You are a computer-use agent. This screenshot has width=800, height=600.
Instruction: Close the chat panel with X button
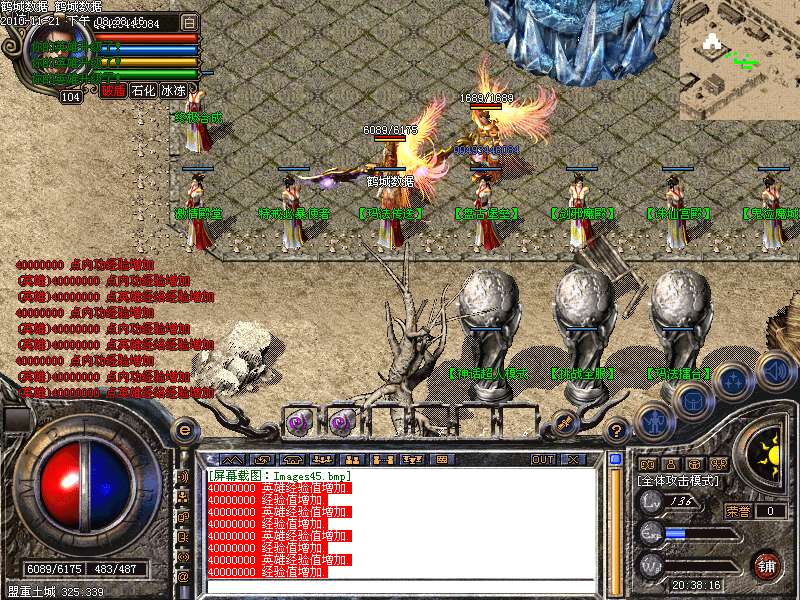(573, 459)
